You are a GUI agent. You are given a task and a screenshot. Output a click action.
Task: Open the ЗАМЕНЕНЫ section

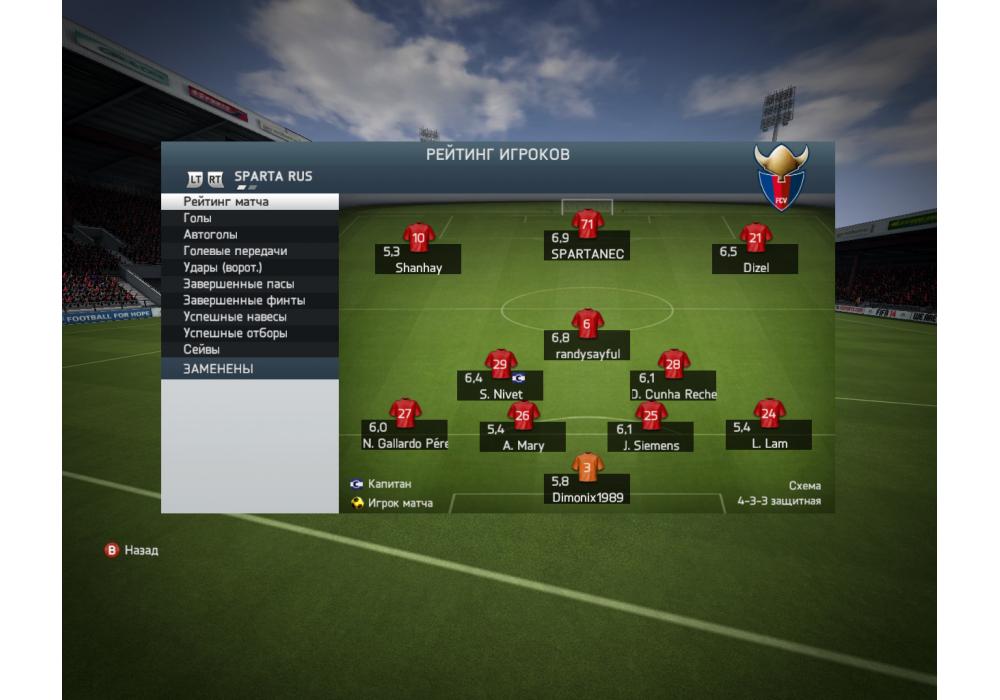249,369
